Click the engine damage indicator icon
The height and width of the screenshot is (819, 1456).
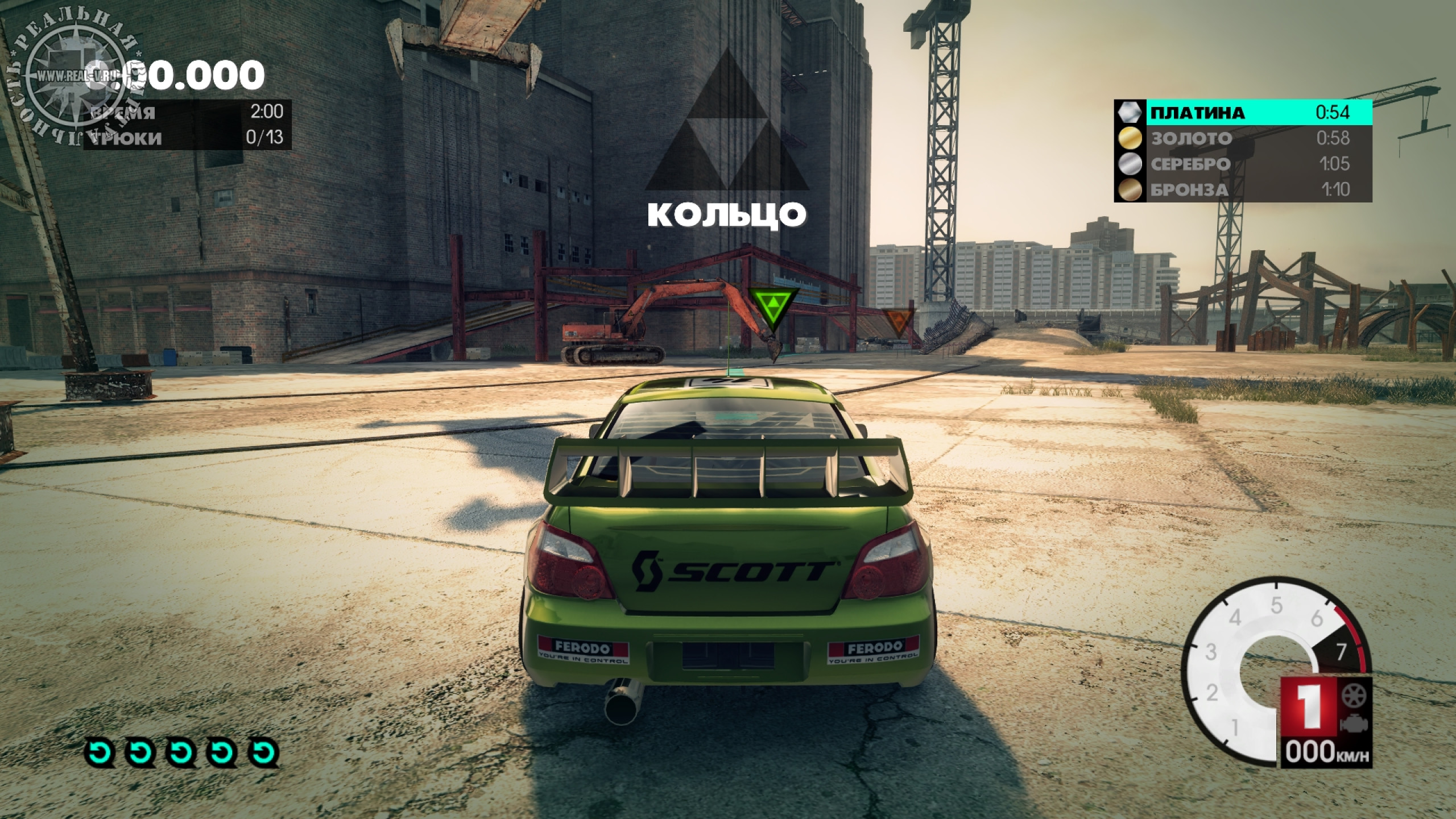[x=1354, y=723]
